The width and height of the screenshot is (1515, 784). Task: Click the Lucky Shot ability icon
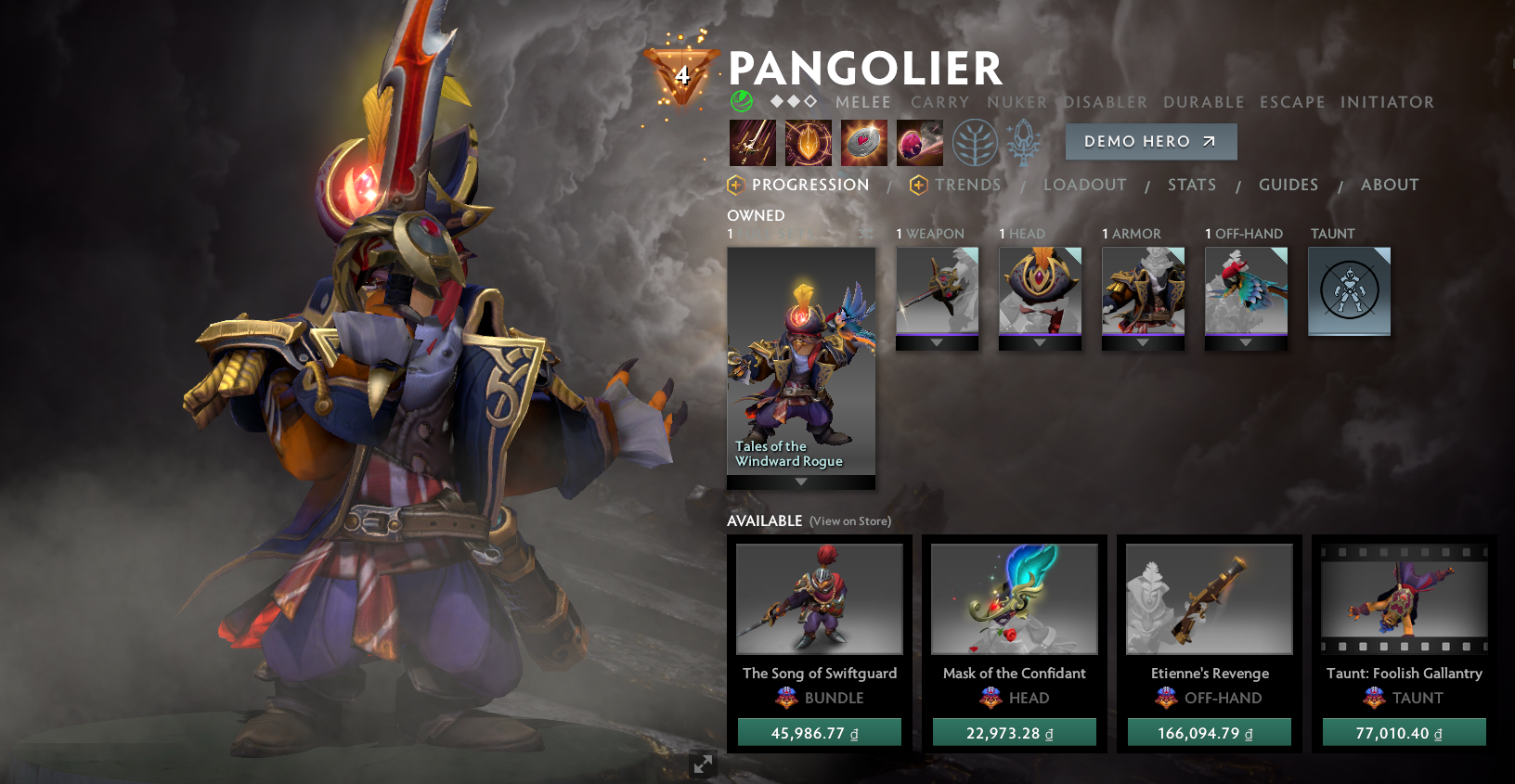tap(863, 144)
